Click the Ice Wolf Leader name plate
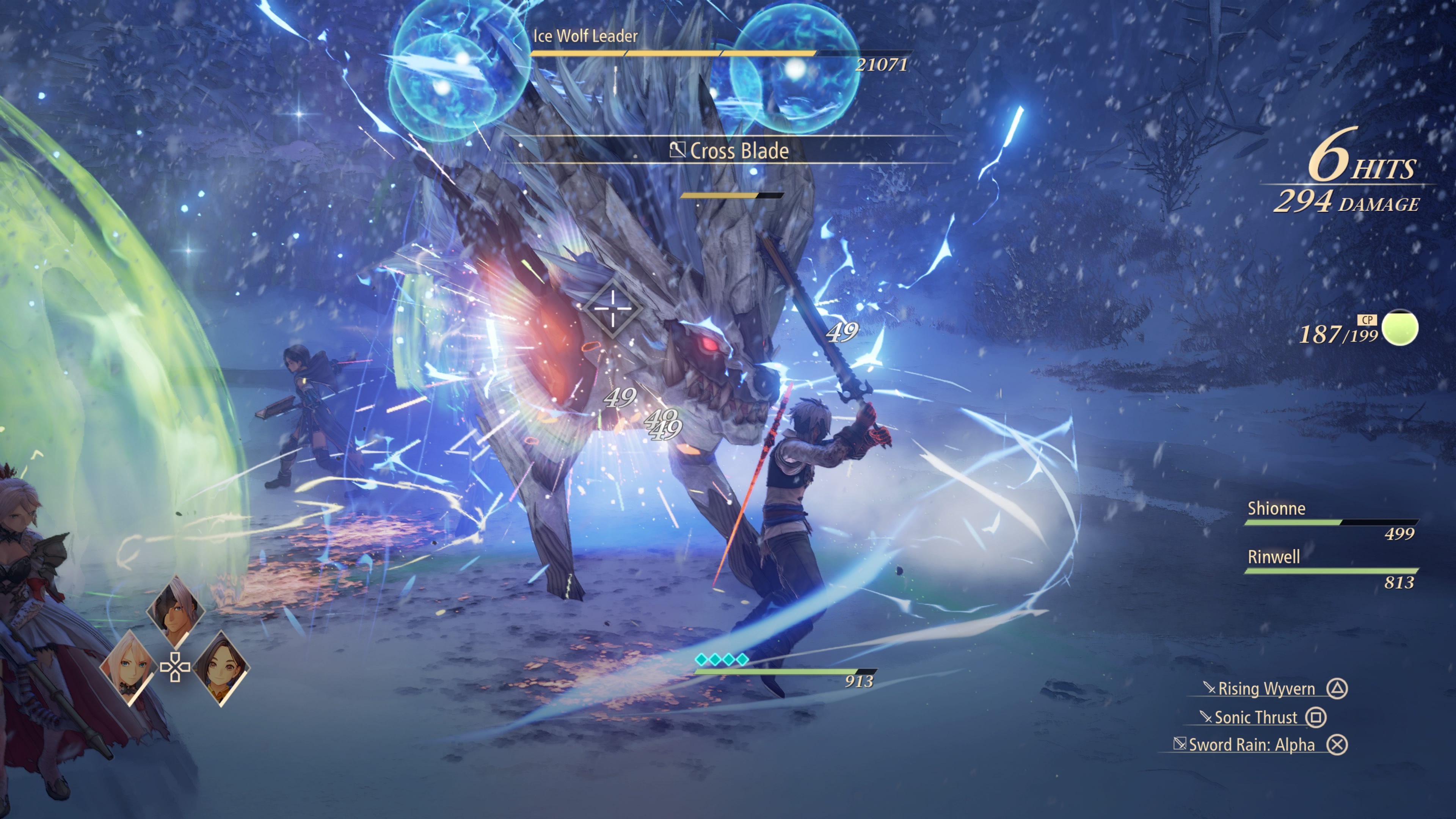 (x=585, y=36)
